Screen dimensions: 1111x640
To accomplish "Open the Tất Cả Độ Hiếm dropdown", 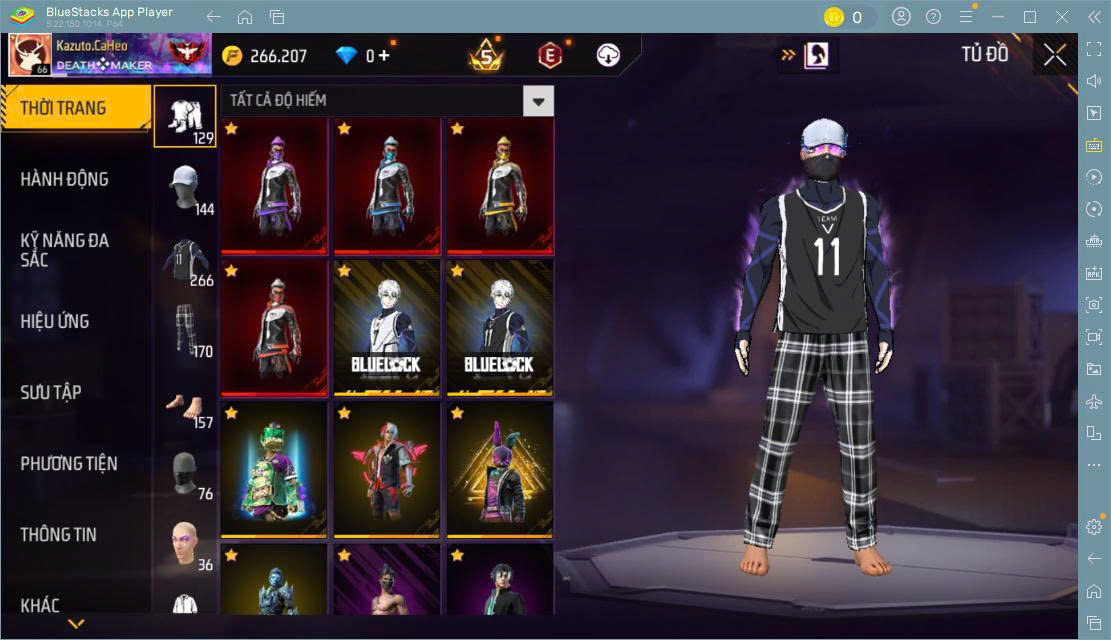I will (x=539, y=101).
